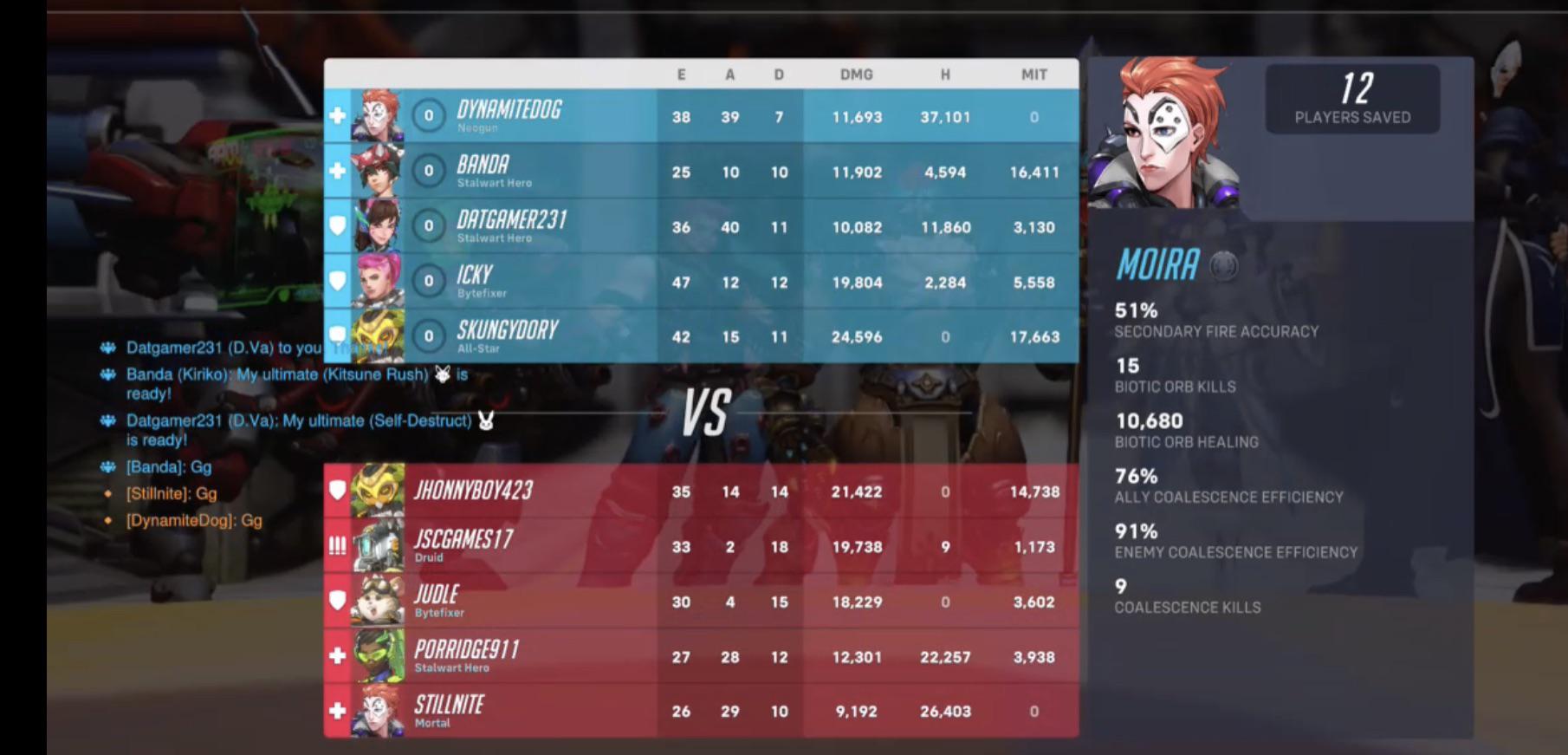Select Banda's Kiriko hero portrait

click(379, 171)
